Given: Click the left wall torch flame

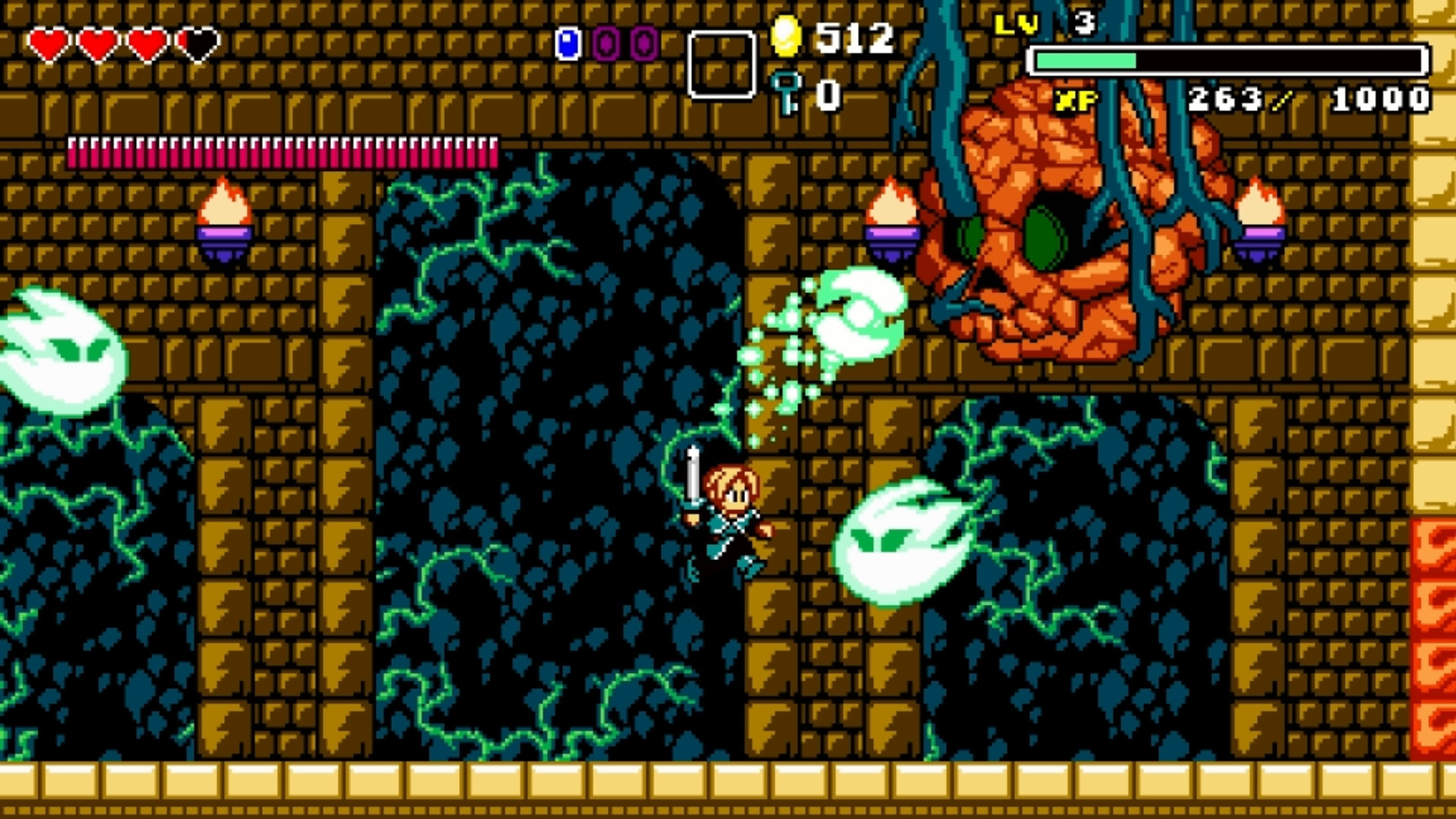Looking at the screenshot, I should point(224,204).
